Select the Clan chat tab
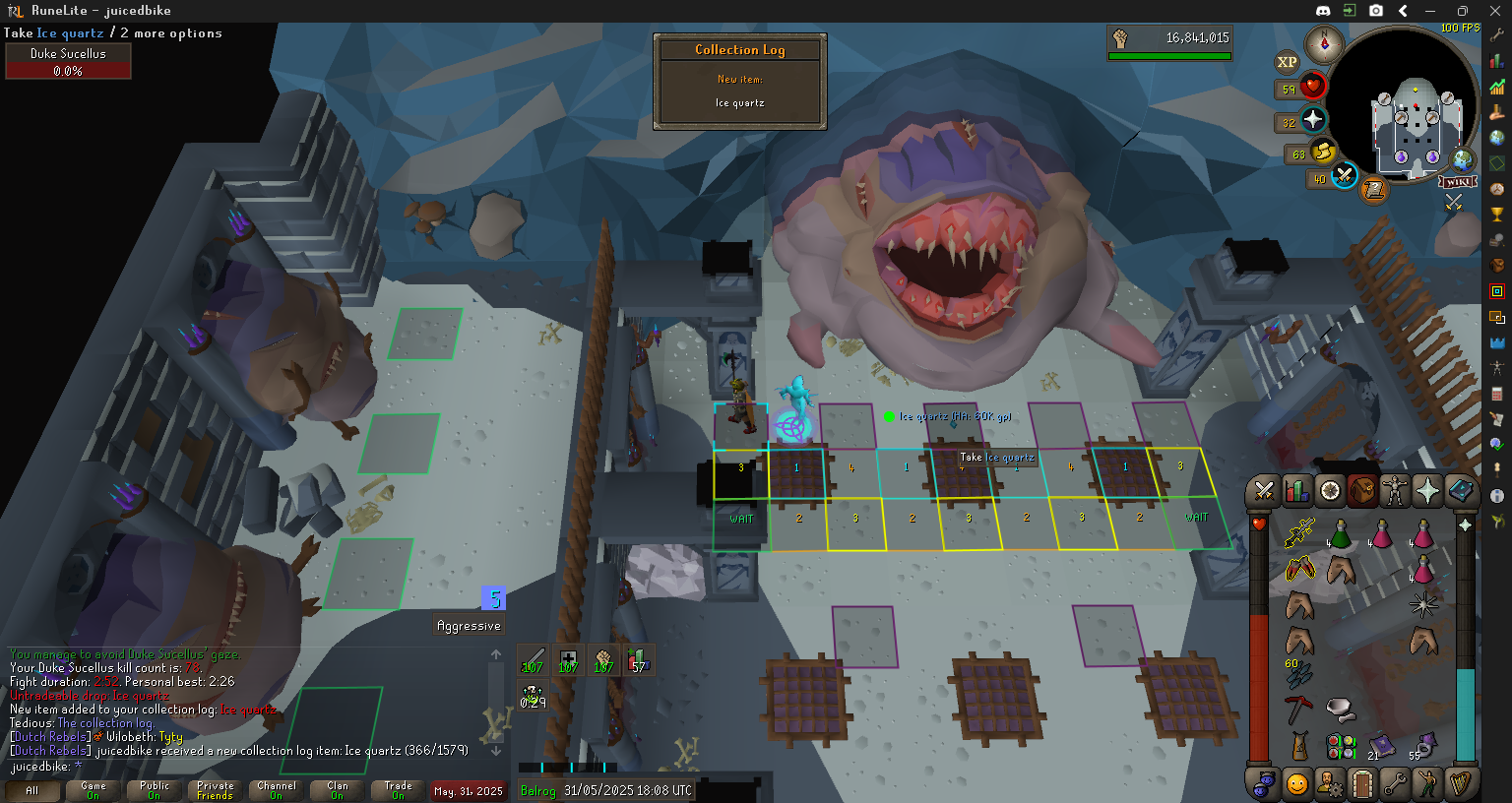Image resolution: width=1512 pixels, height=803 pixels. 338,790
